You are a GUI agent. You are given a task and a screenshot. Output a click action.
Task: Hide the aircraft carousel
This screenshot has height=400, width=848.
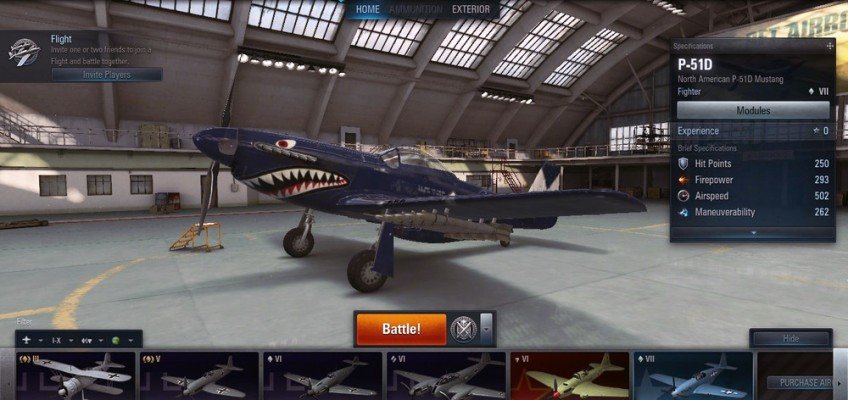[x=790, y=338]
